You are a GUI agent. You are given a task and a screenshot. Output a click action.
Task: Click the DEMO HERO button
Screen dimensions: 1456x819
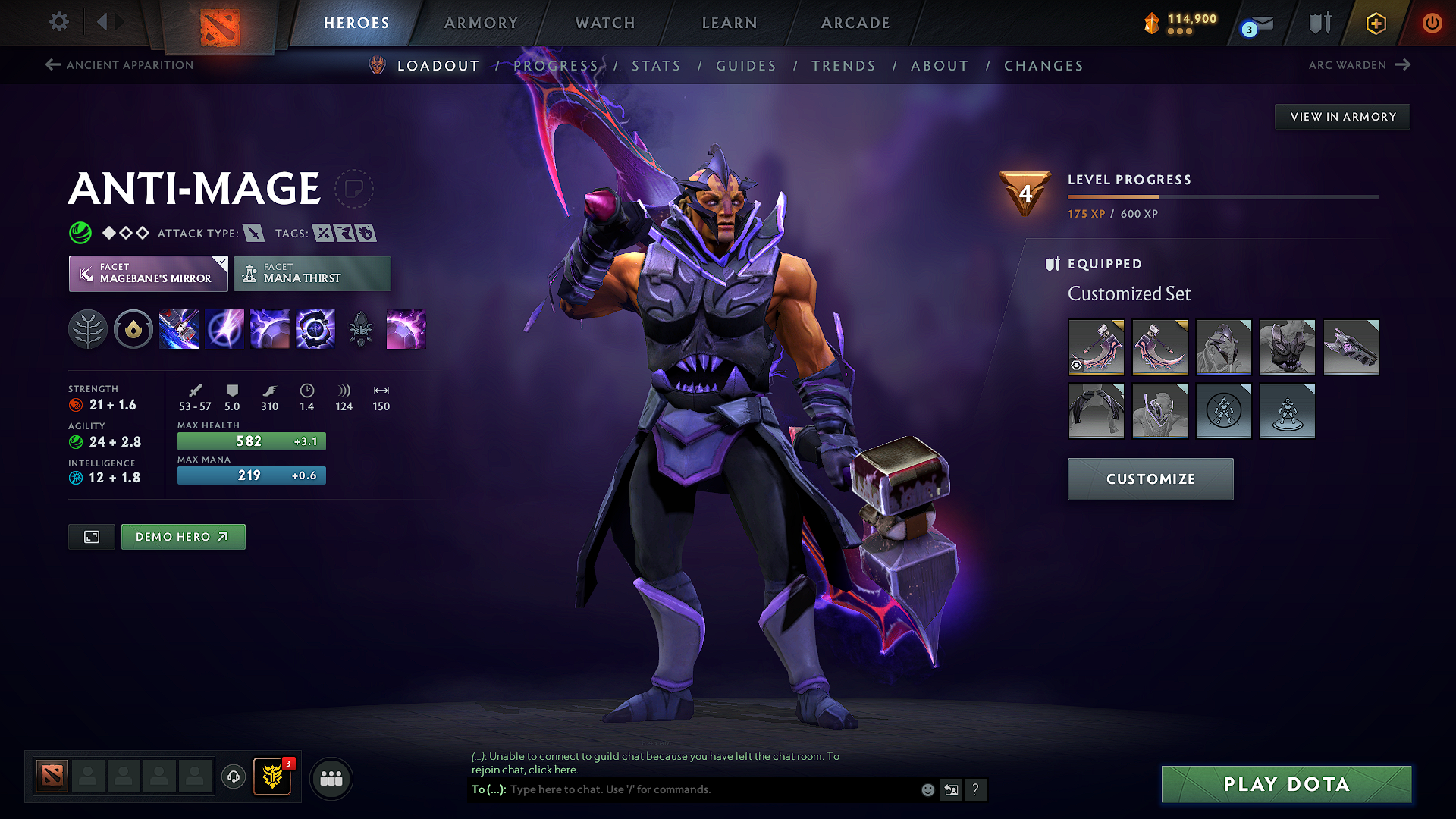[x=183, y=536]
